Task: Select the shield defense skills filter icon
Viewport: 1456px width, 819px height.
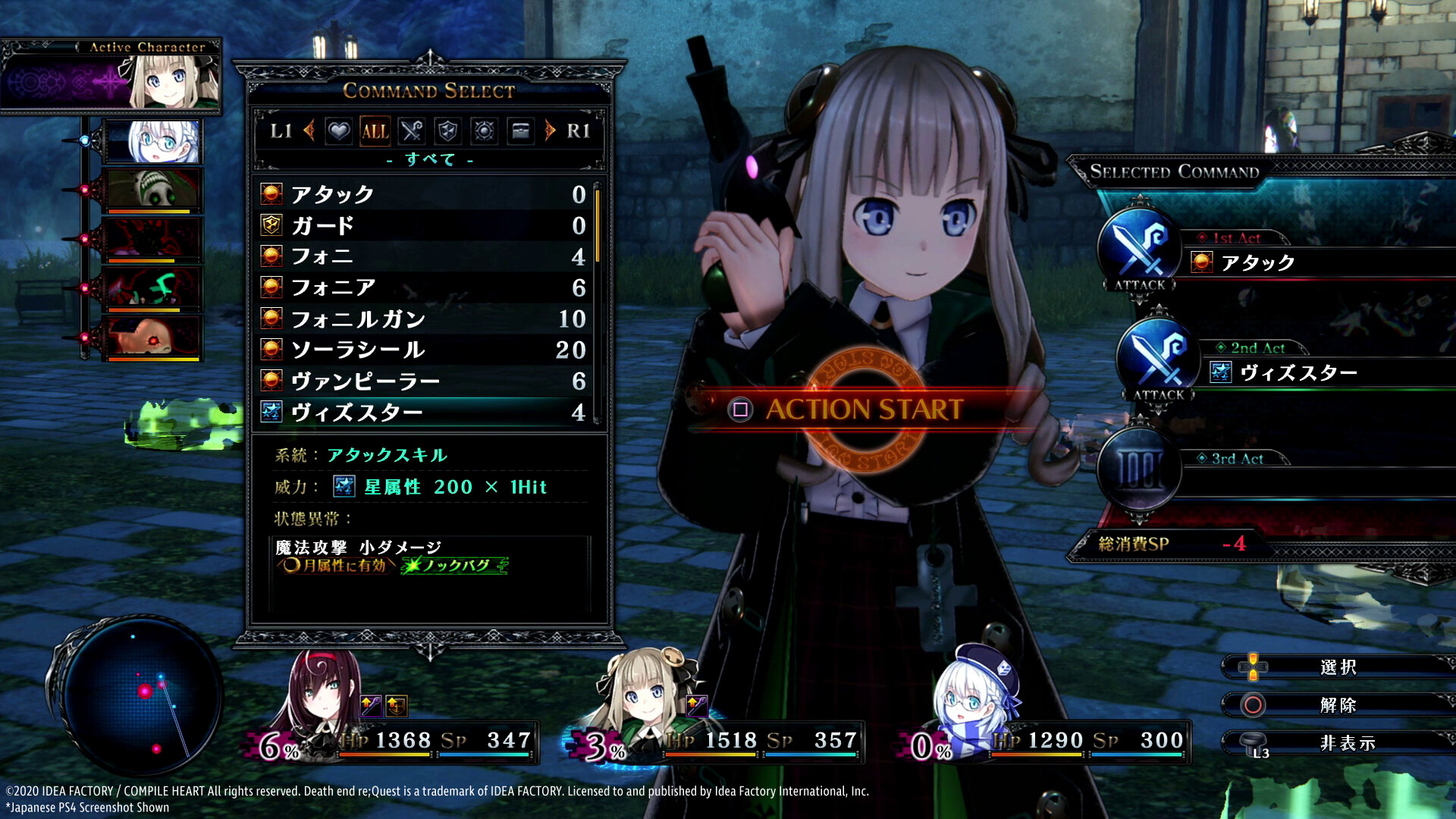Action: (x=447, y=131)
